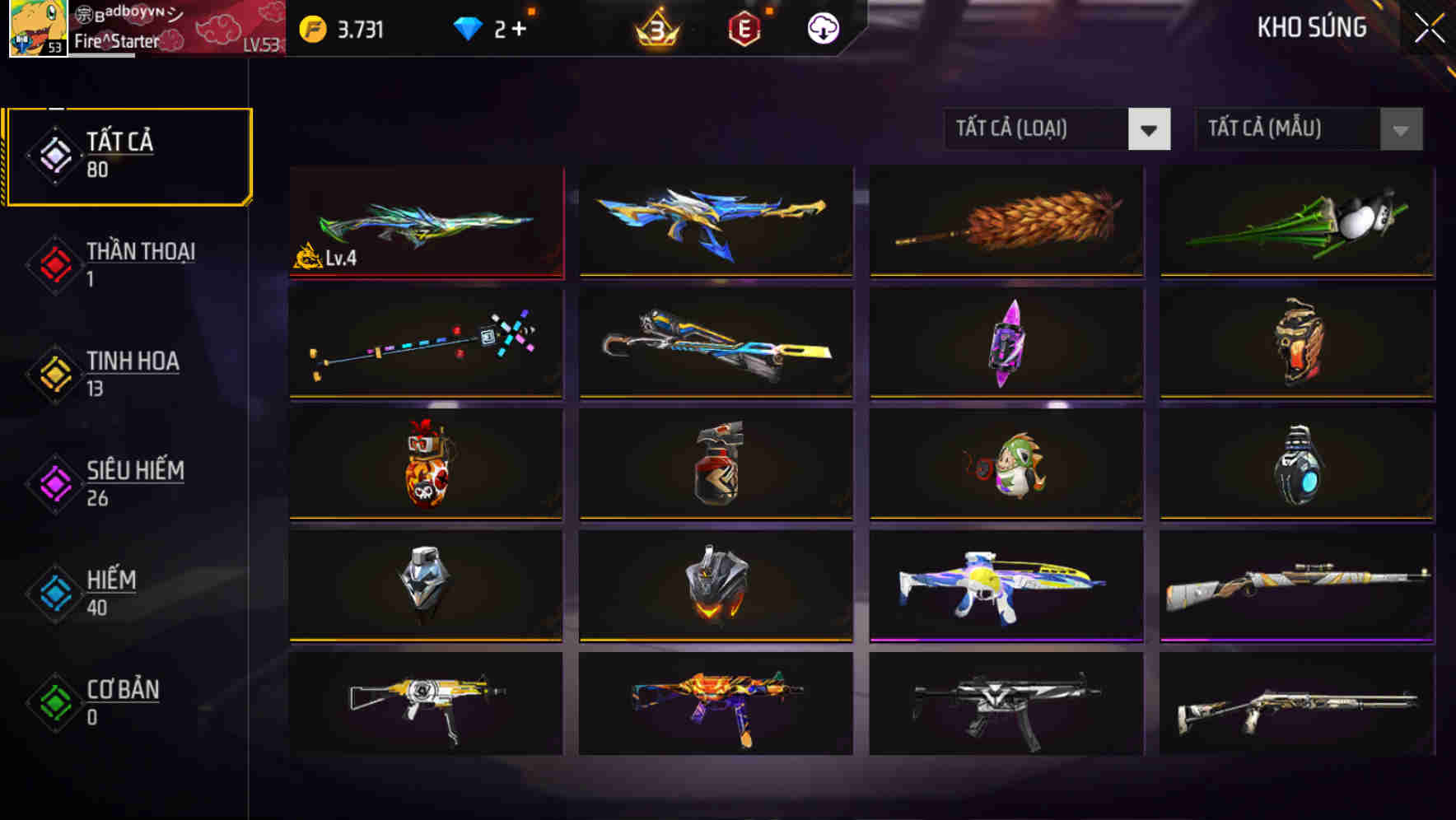
Task: Click the Fire^Starter player name
Action: click(x=117, y=39)
